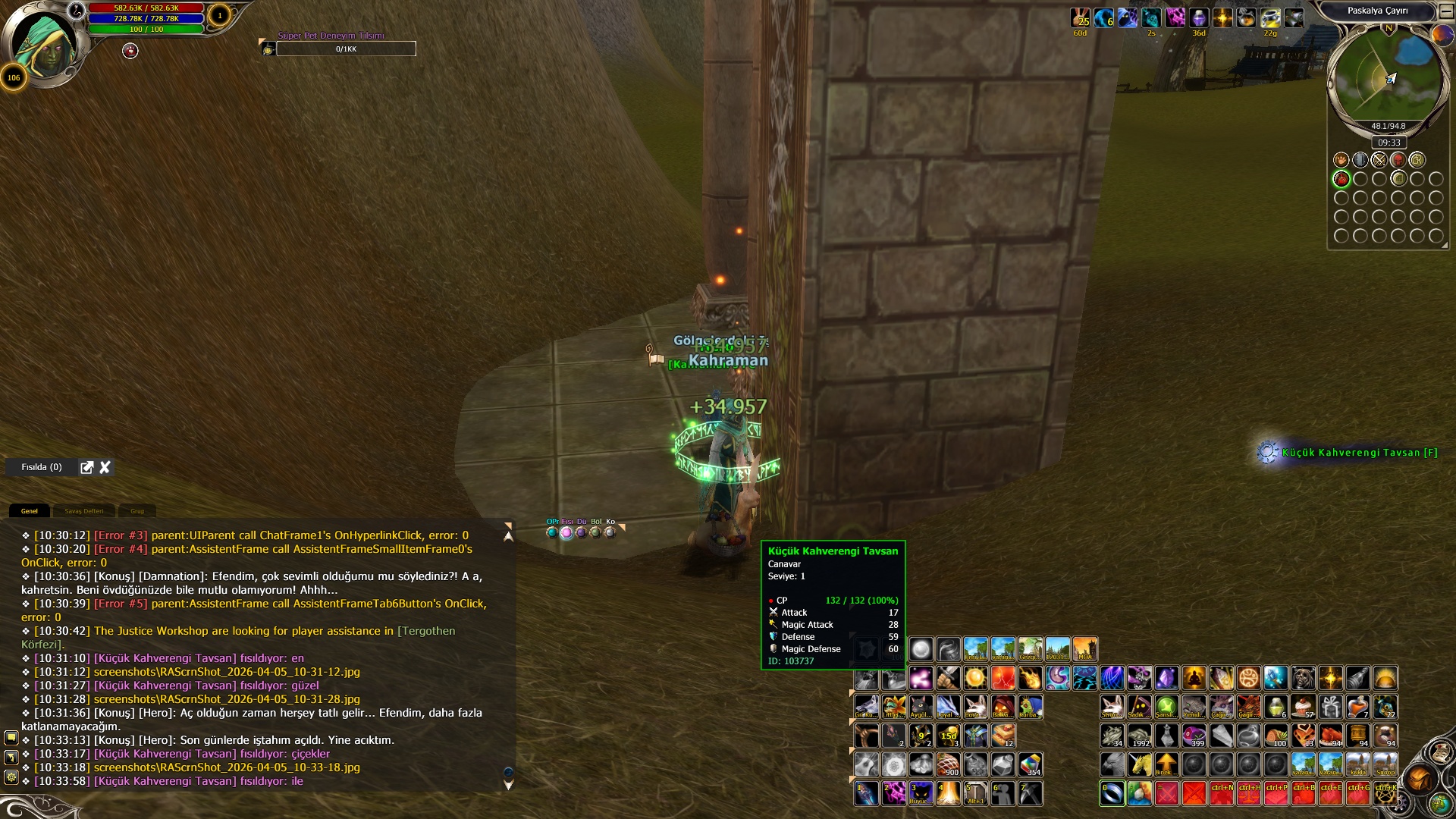The height and width of the screenshot is (819, 1456).
Task: Activate the fireball skill icon
Action: click(x=1030, y=678)
